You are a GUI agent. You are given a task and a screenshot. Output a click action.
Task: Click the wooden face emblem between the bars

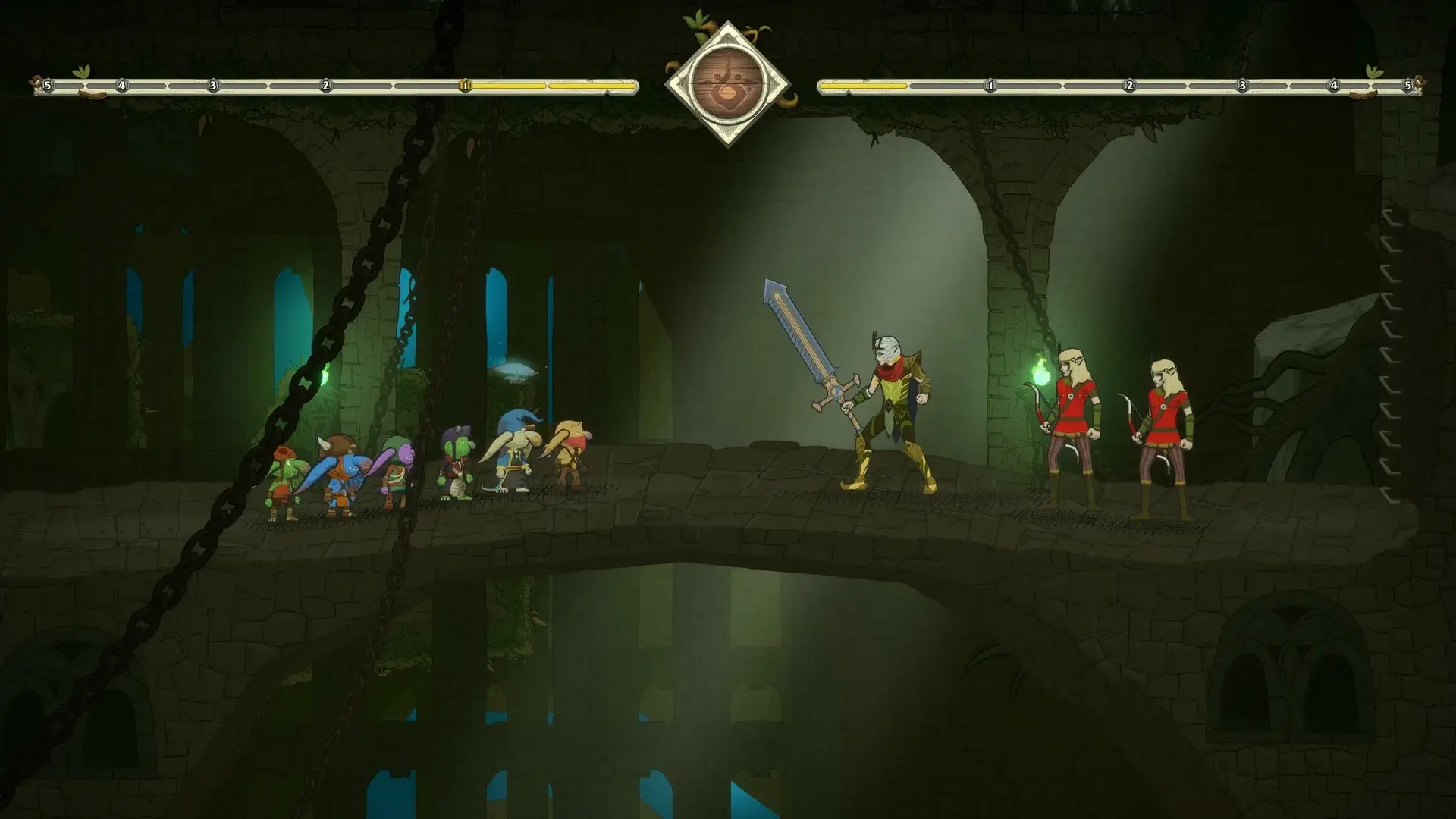pos(727,84)
